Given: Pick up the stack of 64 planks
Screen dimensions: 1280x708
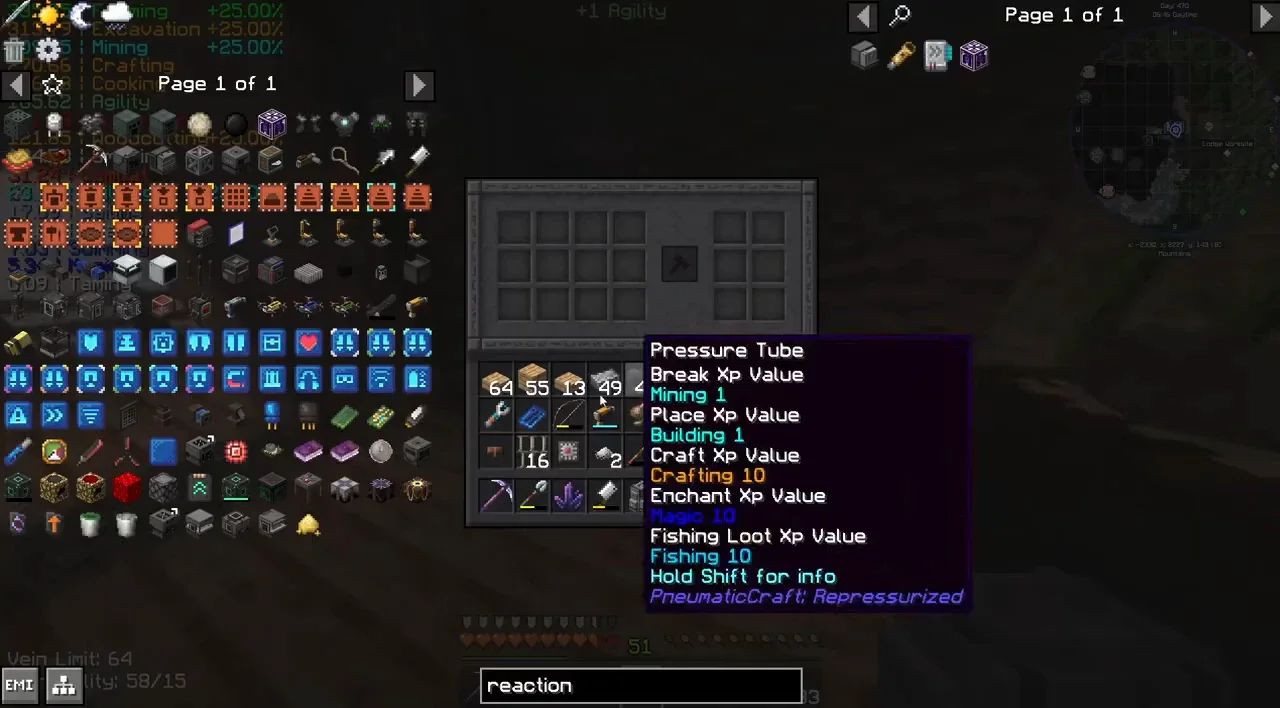Looking at the screenshot, I should point(497,383).
